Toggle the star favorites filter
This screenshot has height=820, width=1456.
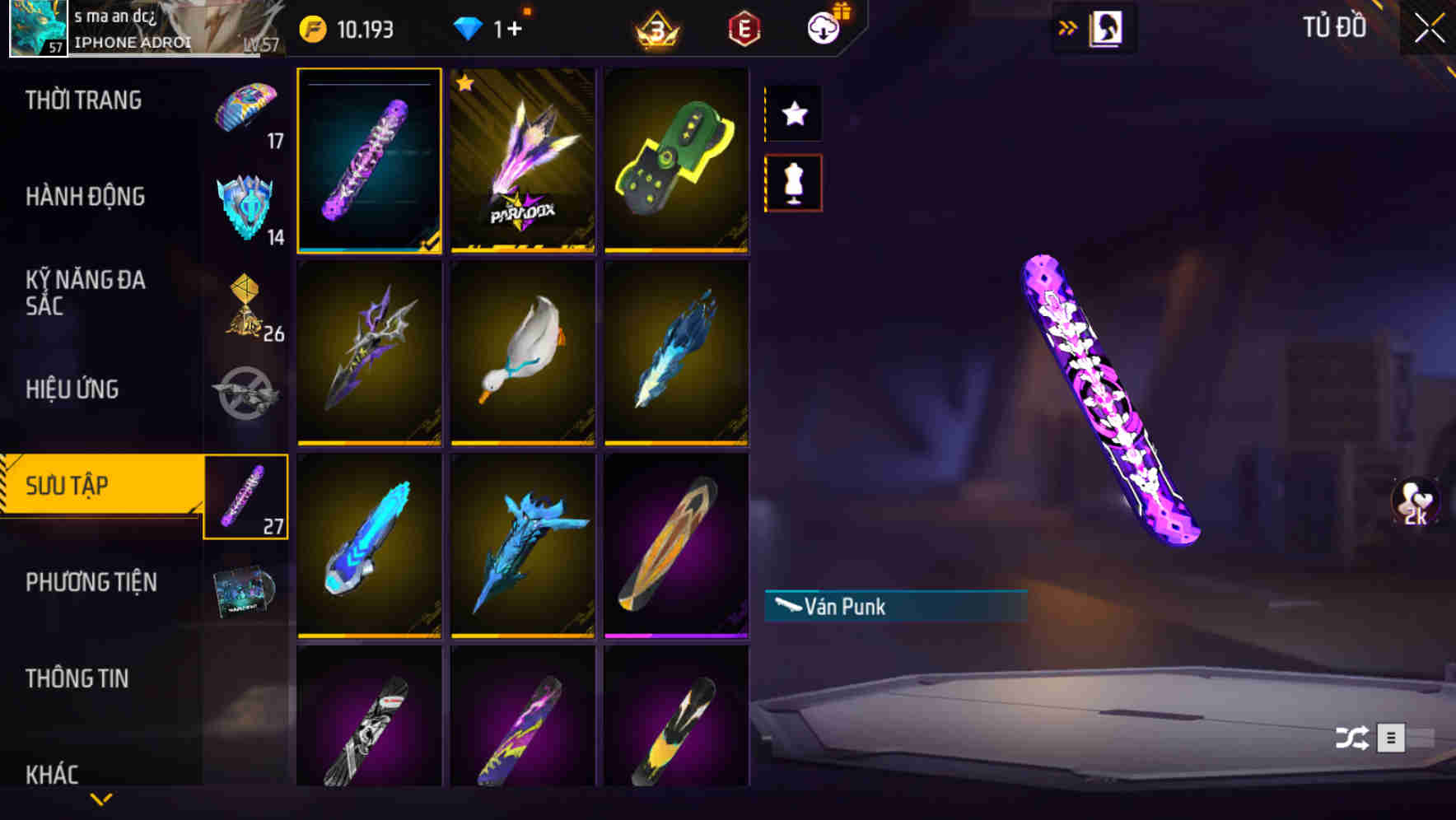(792, 114)
